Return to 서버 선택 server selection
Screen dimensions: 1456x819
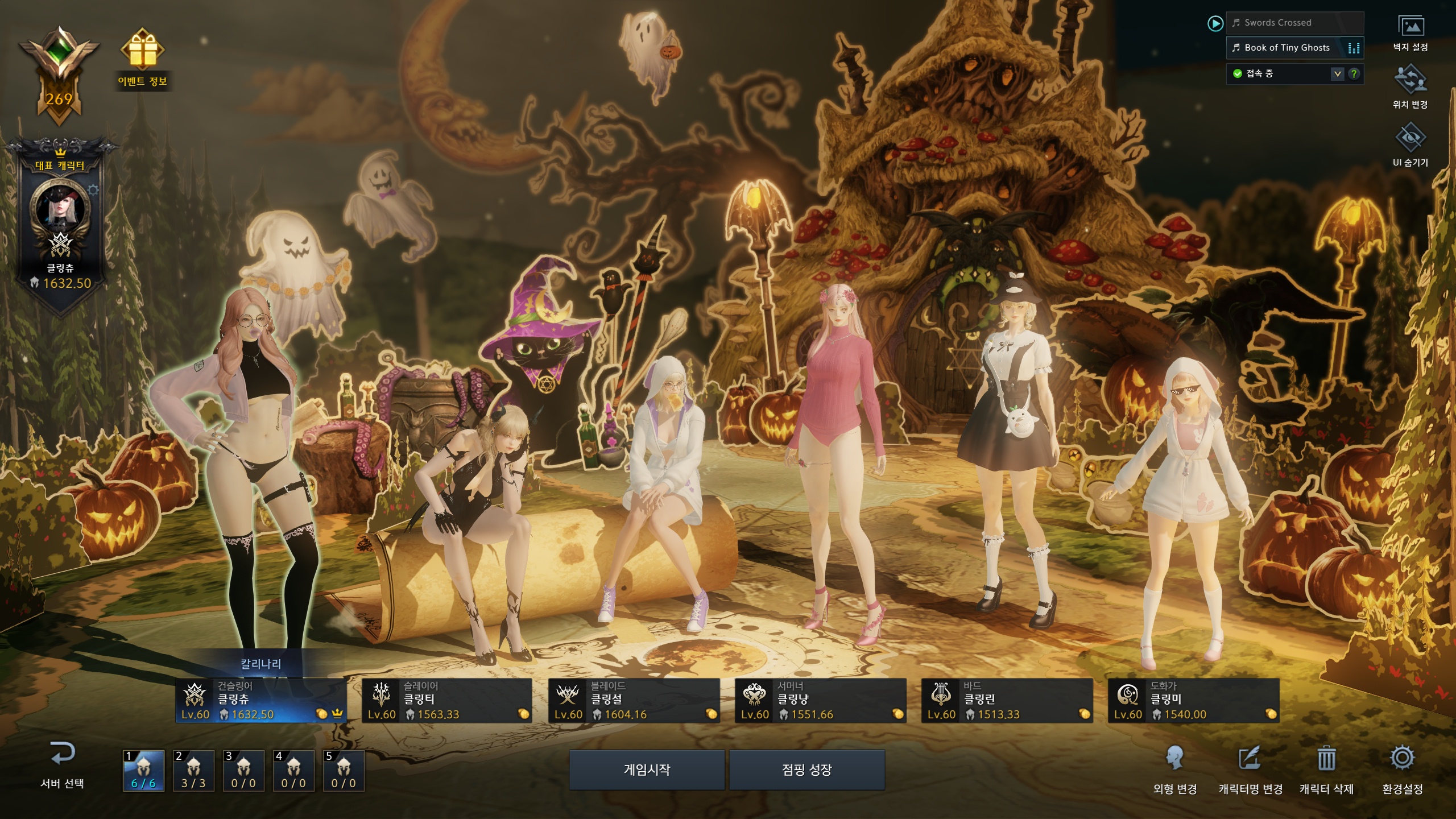[x=62, y=764]
